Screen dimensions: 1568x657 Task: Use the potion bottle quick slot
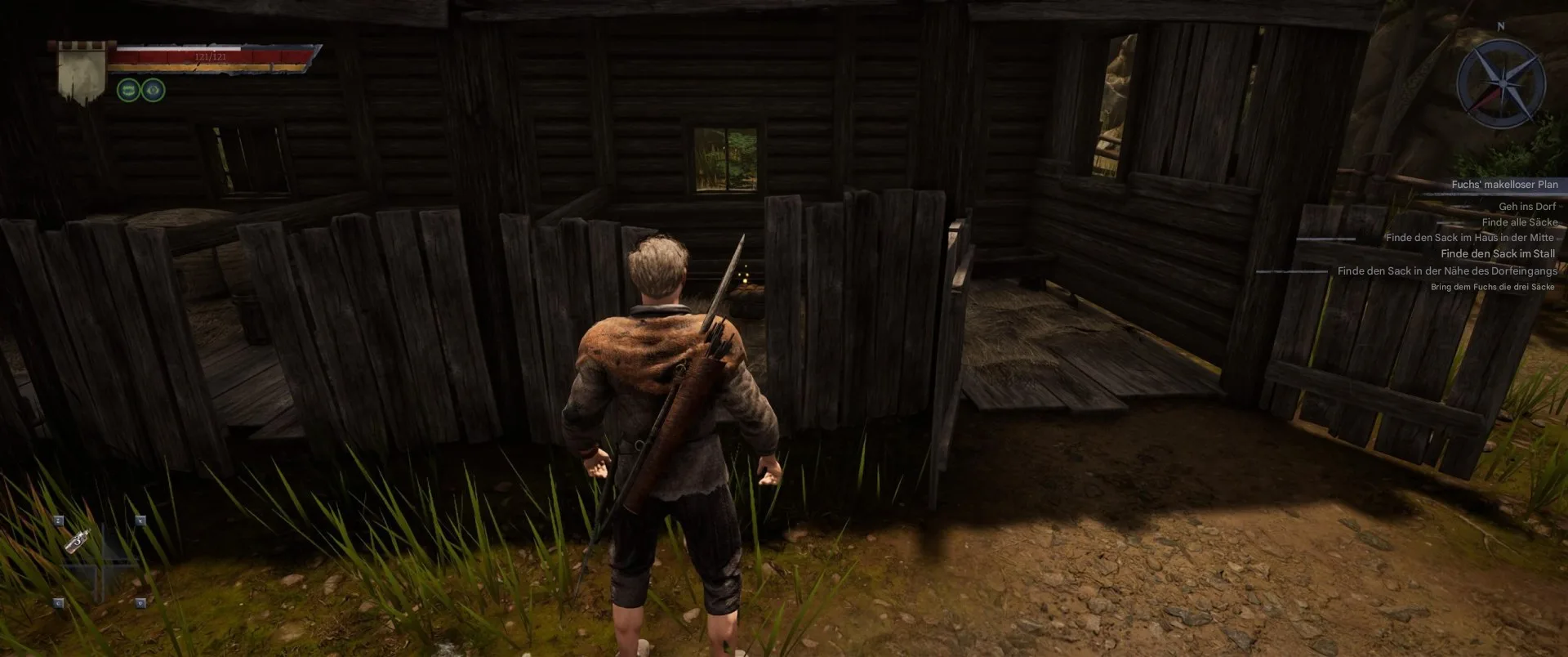tap(78, 539)
